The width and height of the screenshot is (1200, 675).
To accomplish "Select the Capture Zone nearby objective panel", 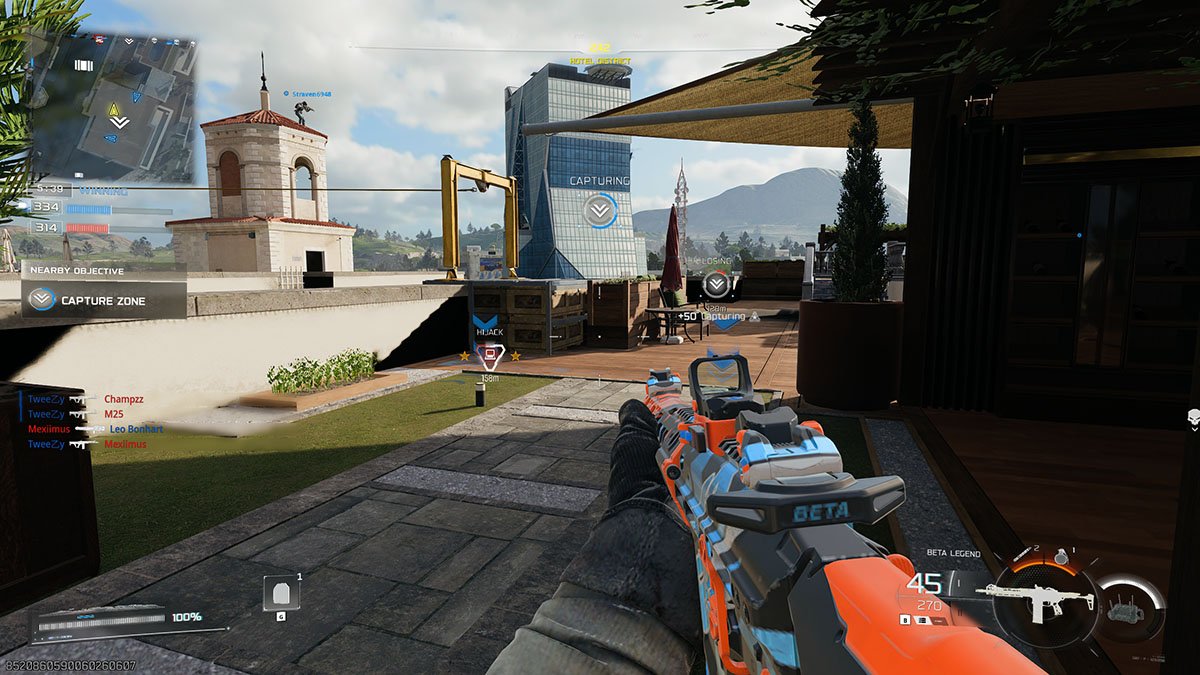I will (104, 299).
